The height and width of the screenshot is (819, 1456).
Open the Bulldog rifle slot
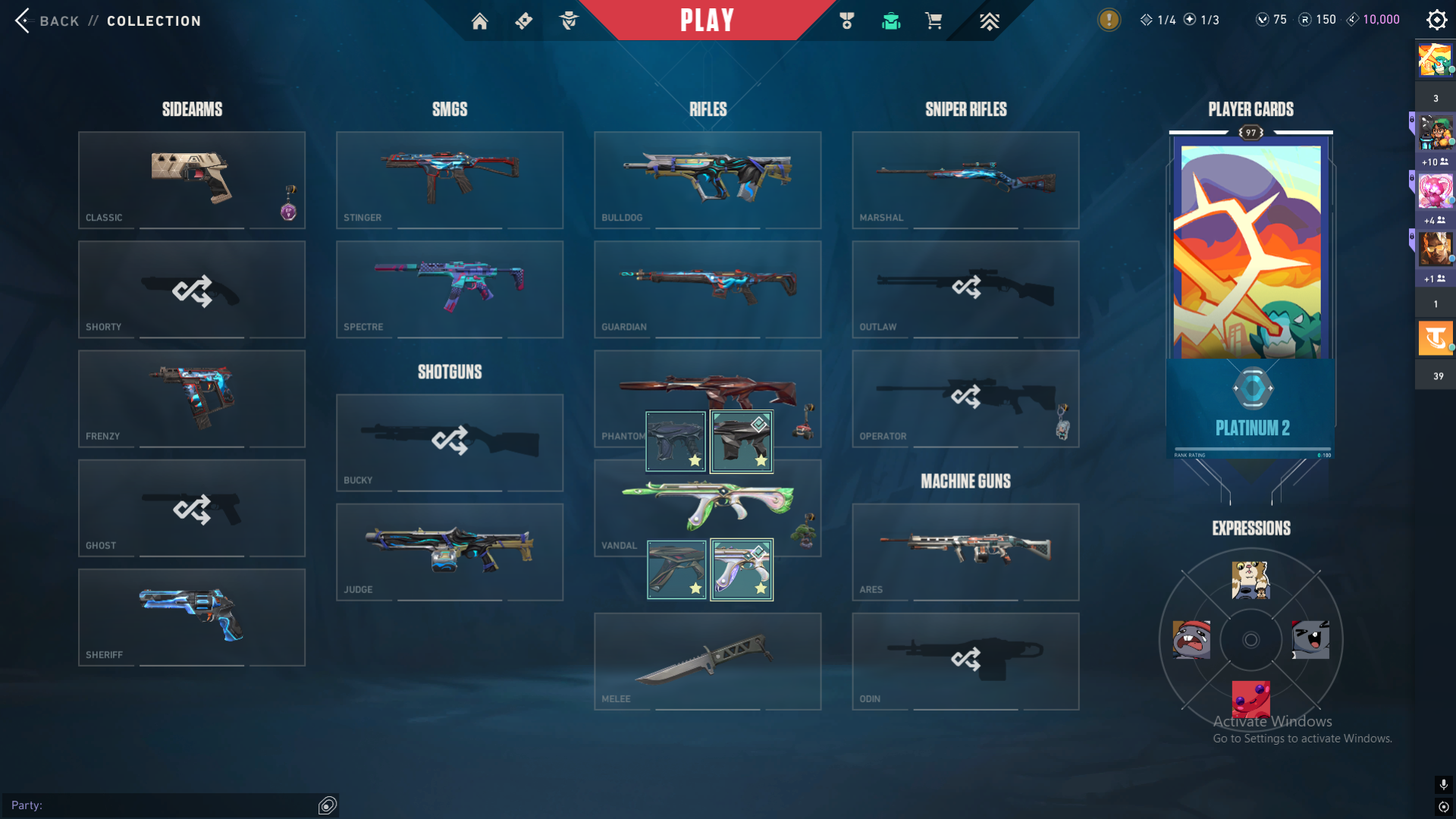[708, 180]
